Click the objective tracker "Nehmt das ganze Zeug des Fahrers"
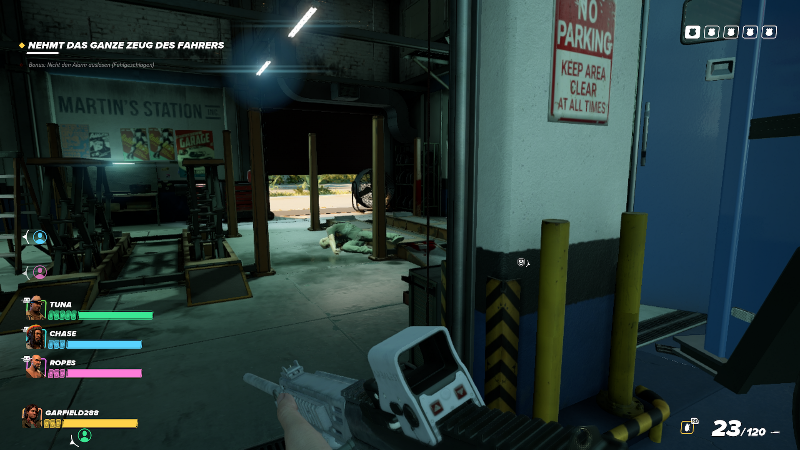The image size is (800, 450). pyautogui.click(x=125, y=45)
